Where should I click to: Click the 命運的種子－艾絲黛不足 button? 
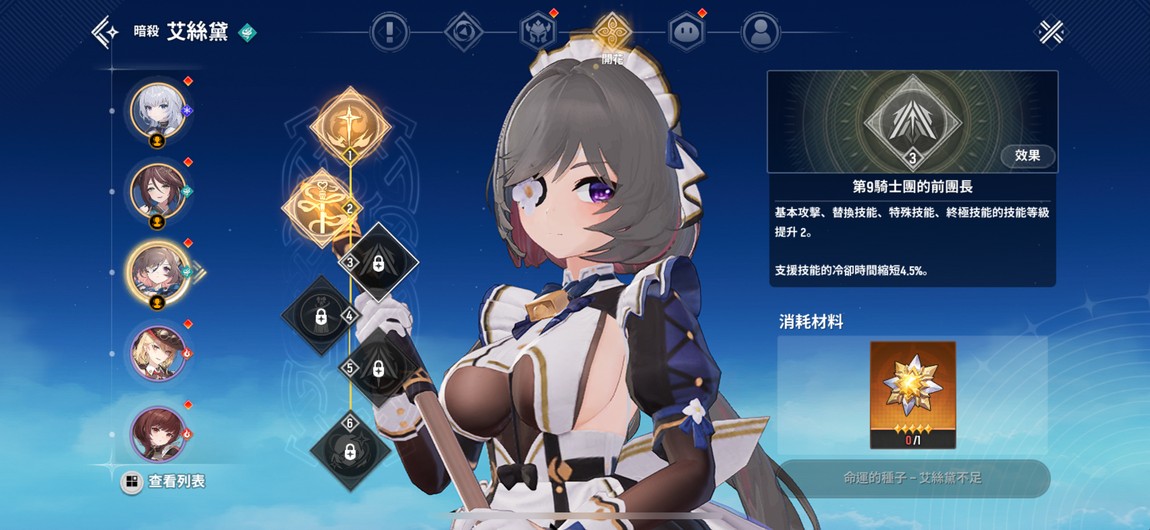(x=912, y=478)
